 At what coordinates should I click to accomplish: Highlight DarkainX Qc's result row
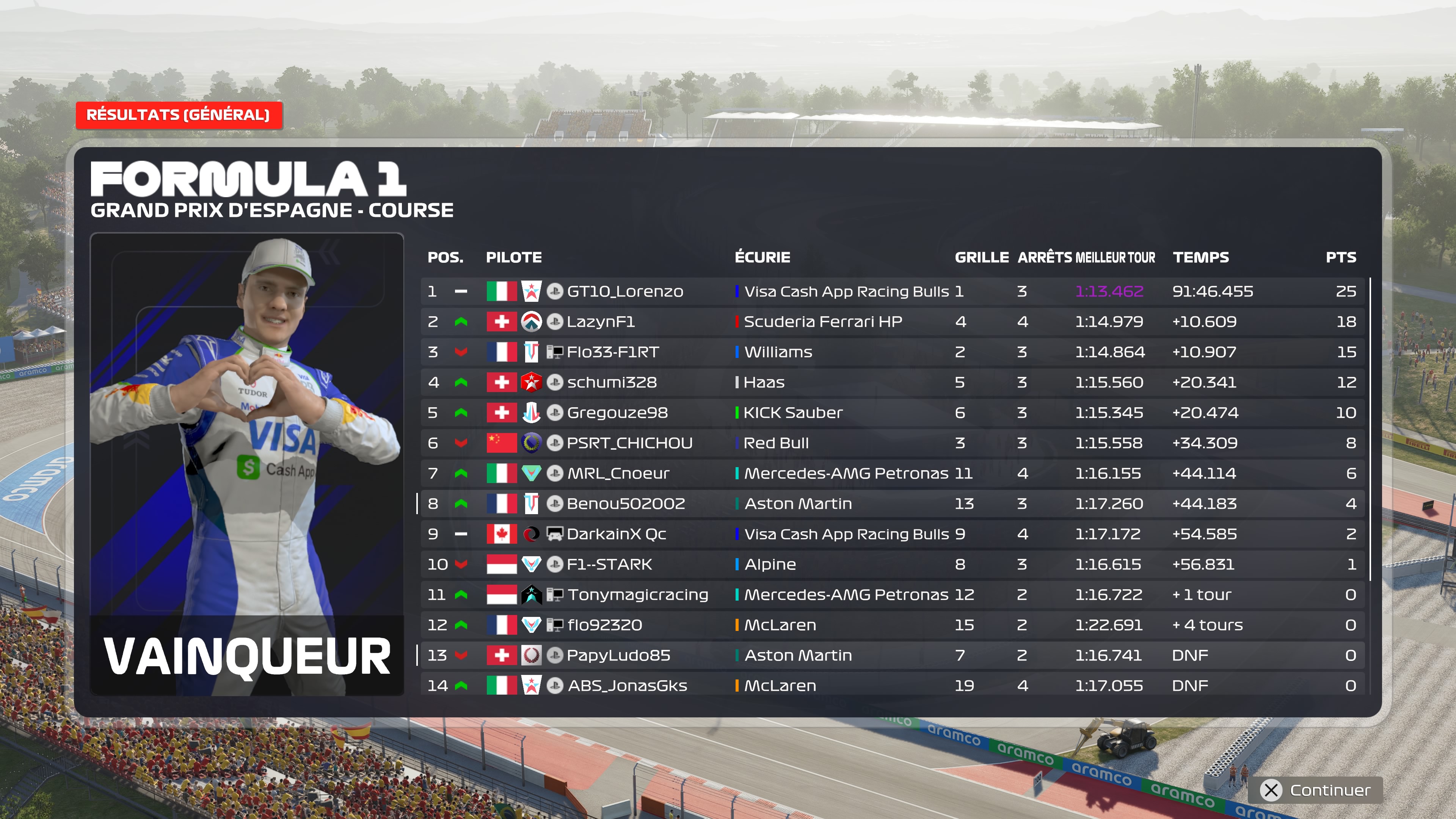pyautogui.click(x=892, y=534)
